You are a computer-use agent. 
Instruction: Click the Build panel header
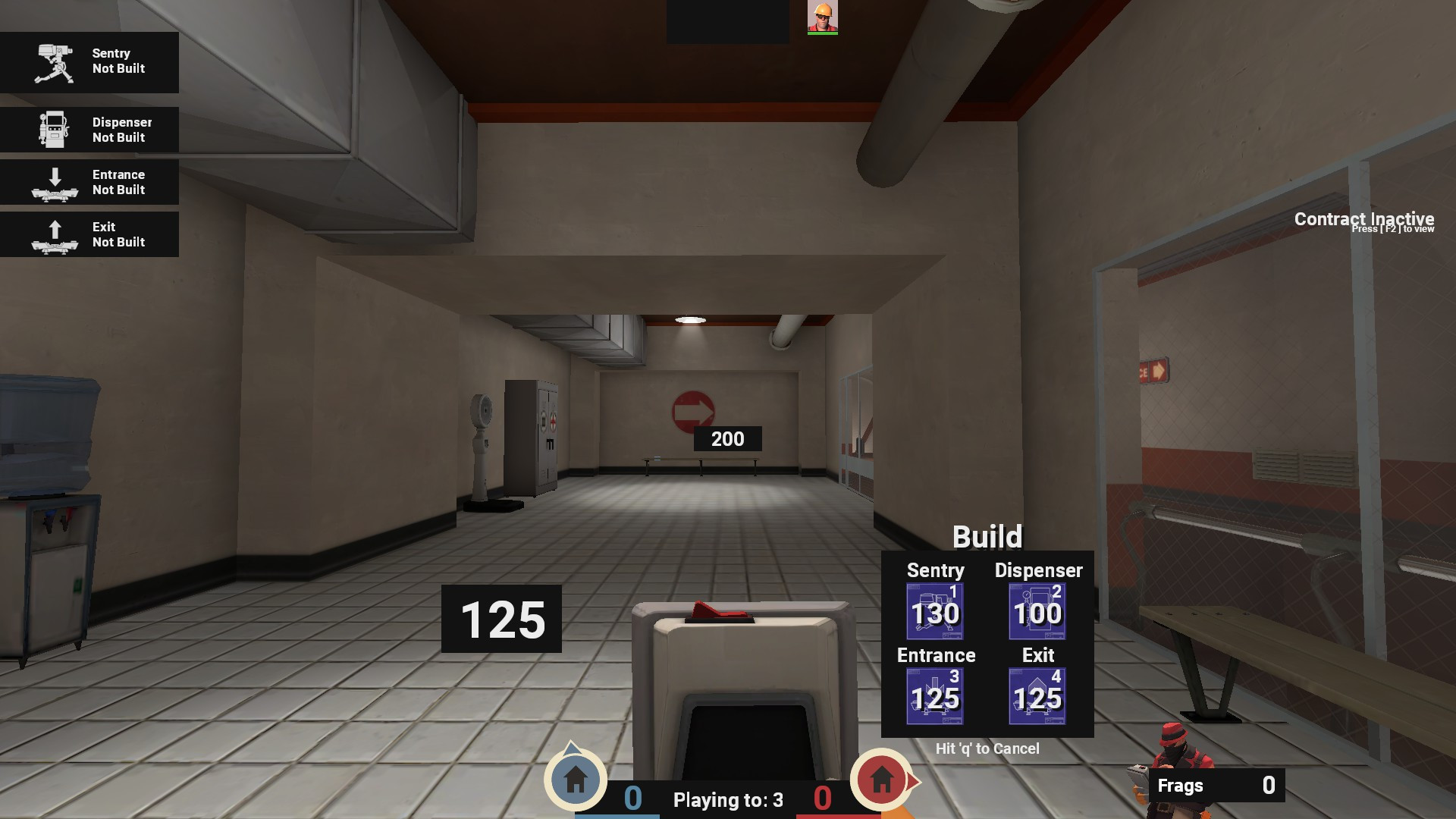(988, 536)
